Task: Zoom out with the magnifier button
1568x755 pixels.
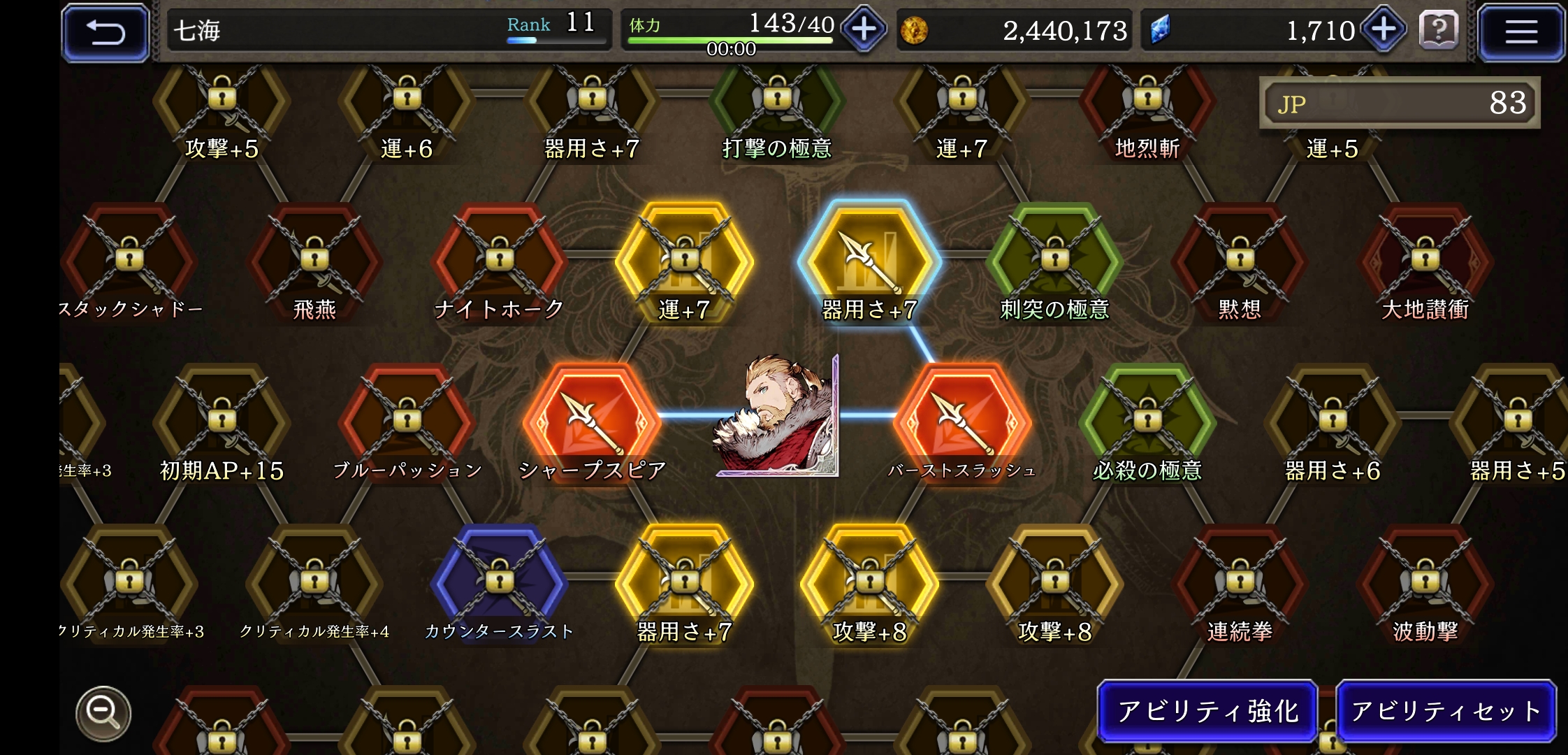Action: pos(103,713)
